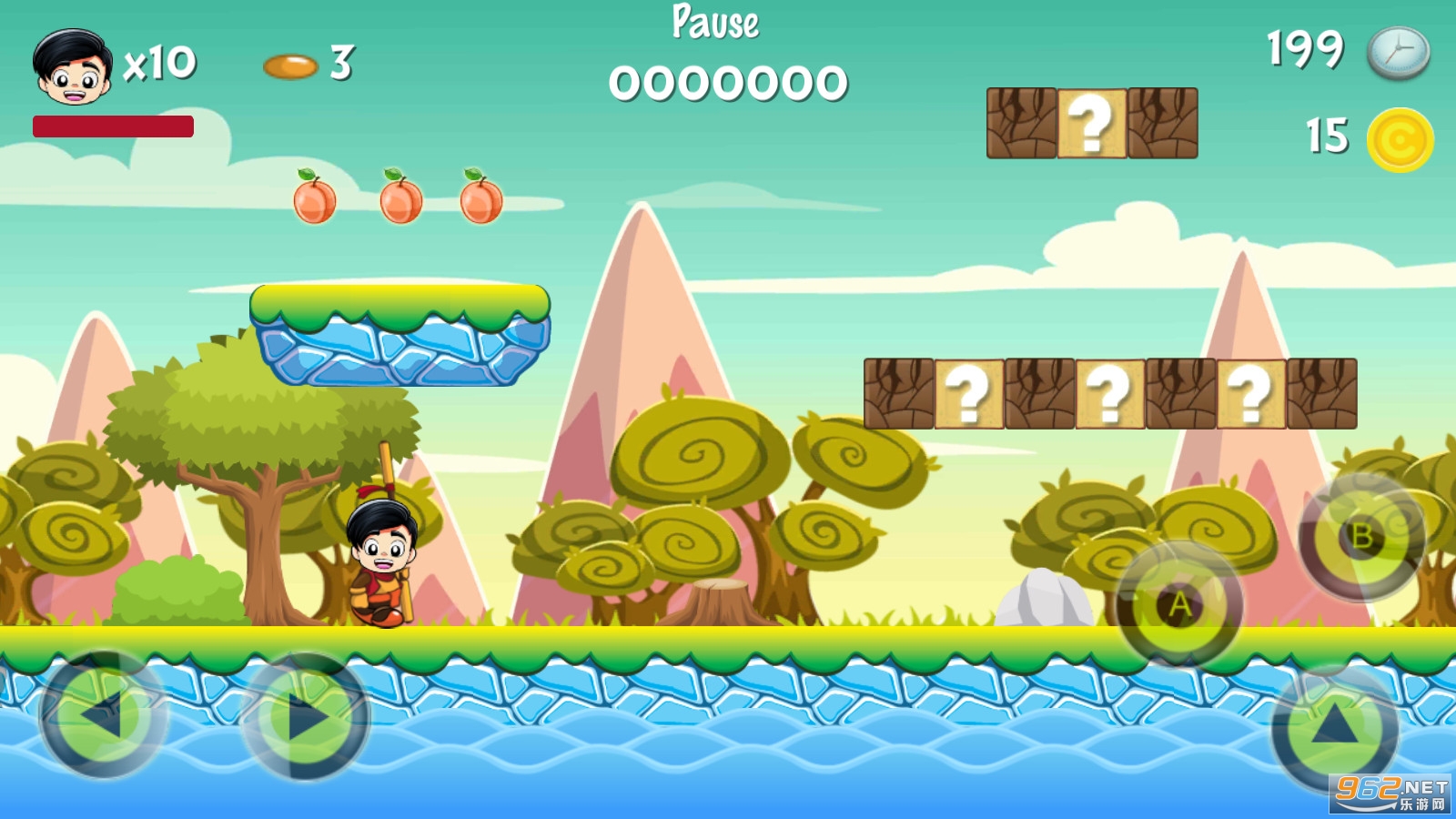This screenshot has height=819, width=1456.
Task: Hit the round B action button
Action: tap(1361, 537)
